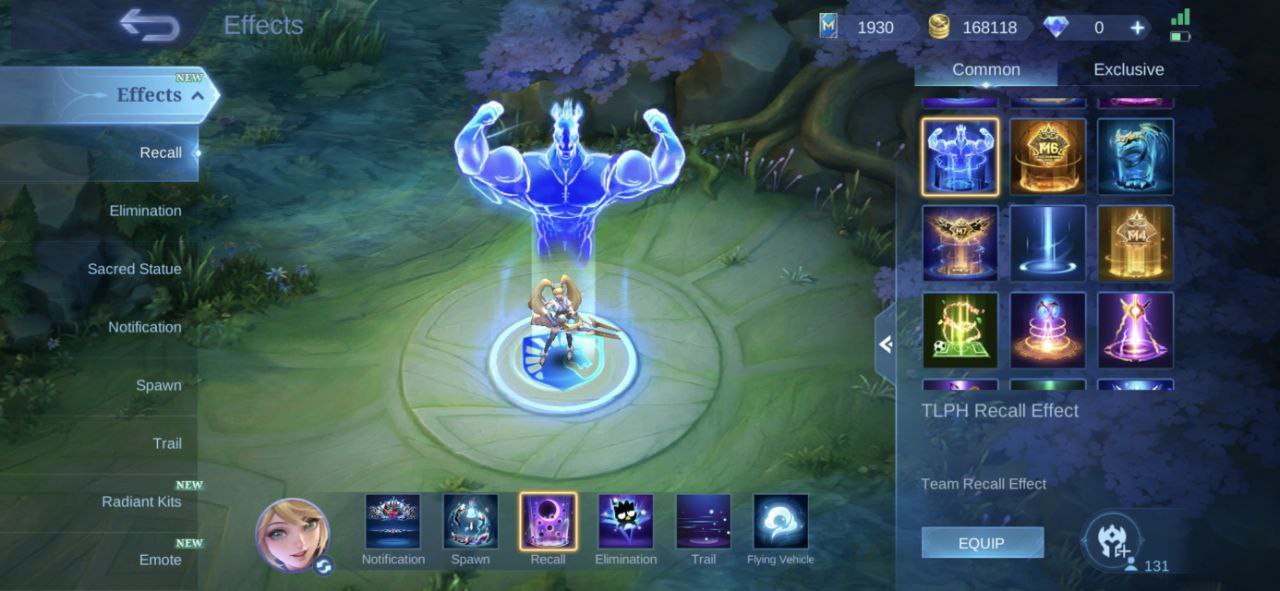
Task: Select the Sacred Statue menu entry
Action: tap(134, 269)
